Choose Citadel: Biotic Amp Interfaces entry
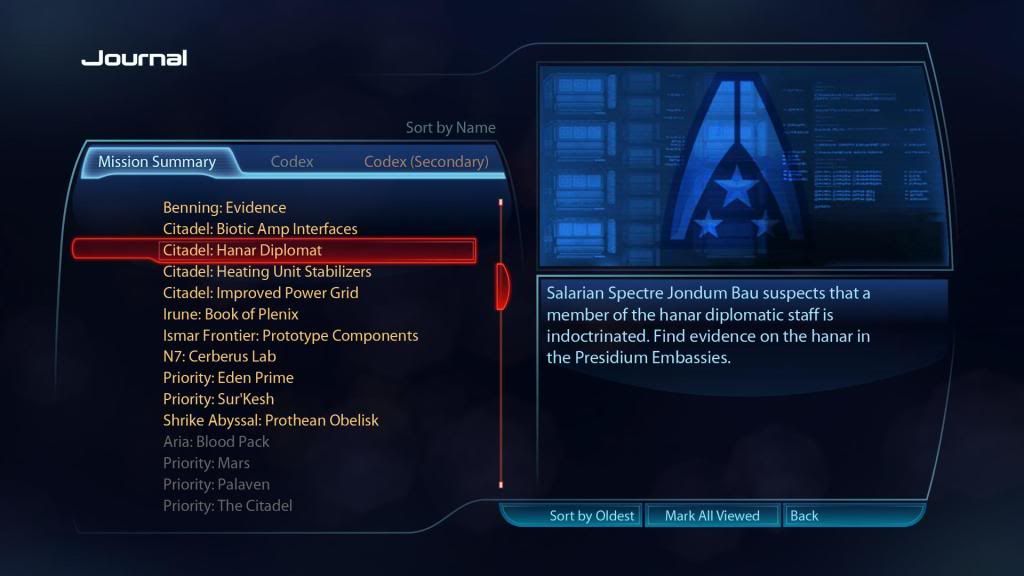Image resolution: width=1024 pixels, height=576 pixels. point(260,229)
